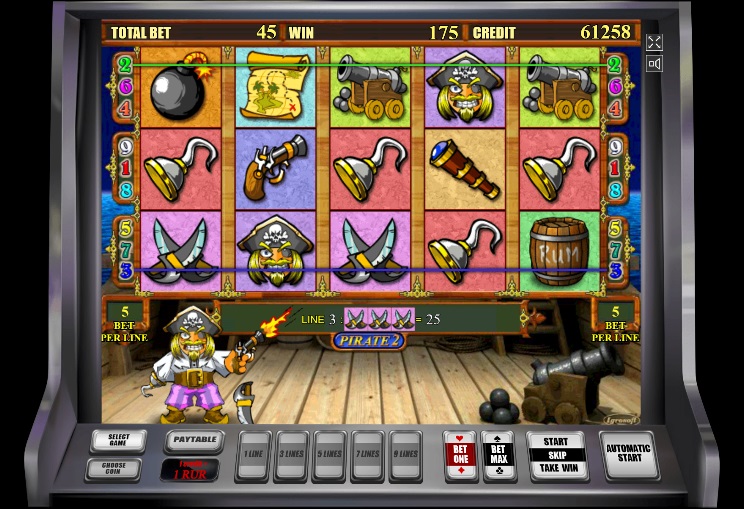The image size is (744, 509).
Task: Select the 9 Lines button
Action: [404, 456]
